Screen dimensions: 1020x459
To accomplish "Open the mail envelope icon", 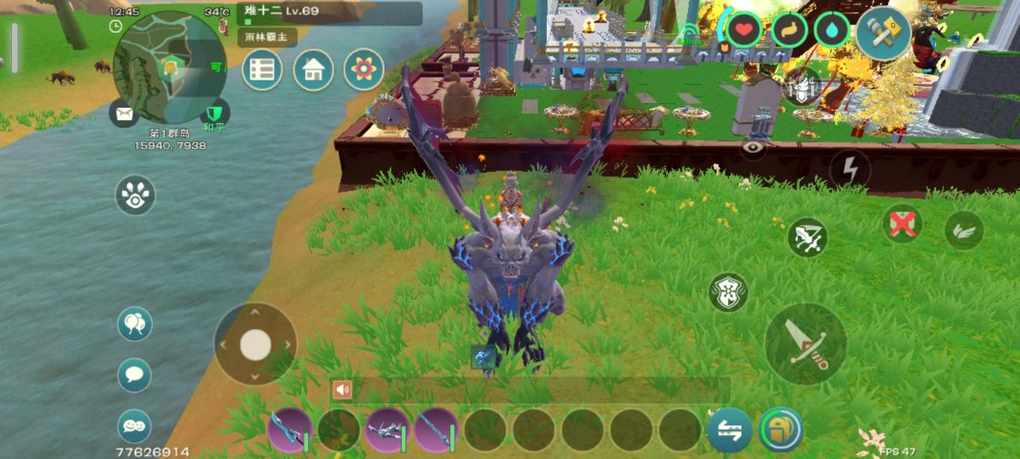I will 124,113.
